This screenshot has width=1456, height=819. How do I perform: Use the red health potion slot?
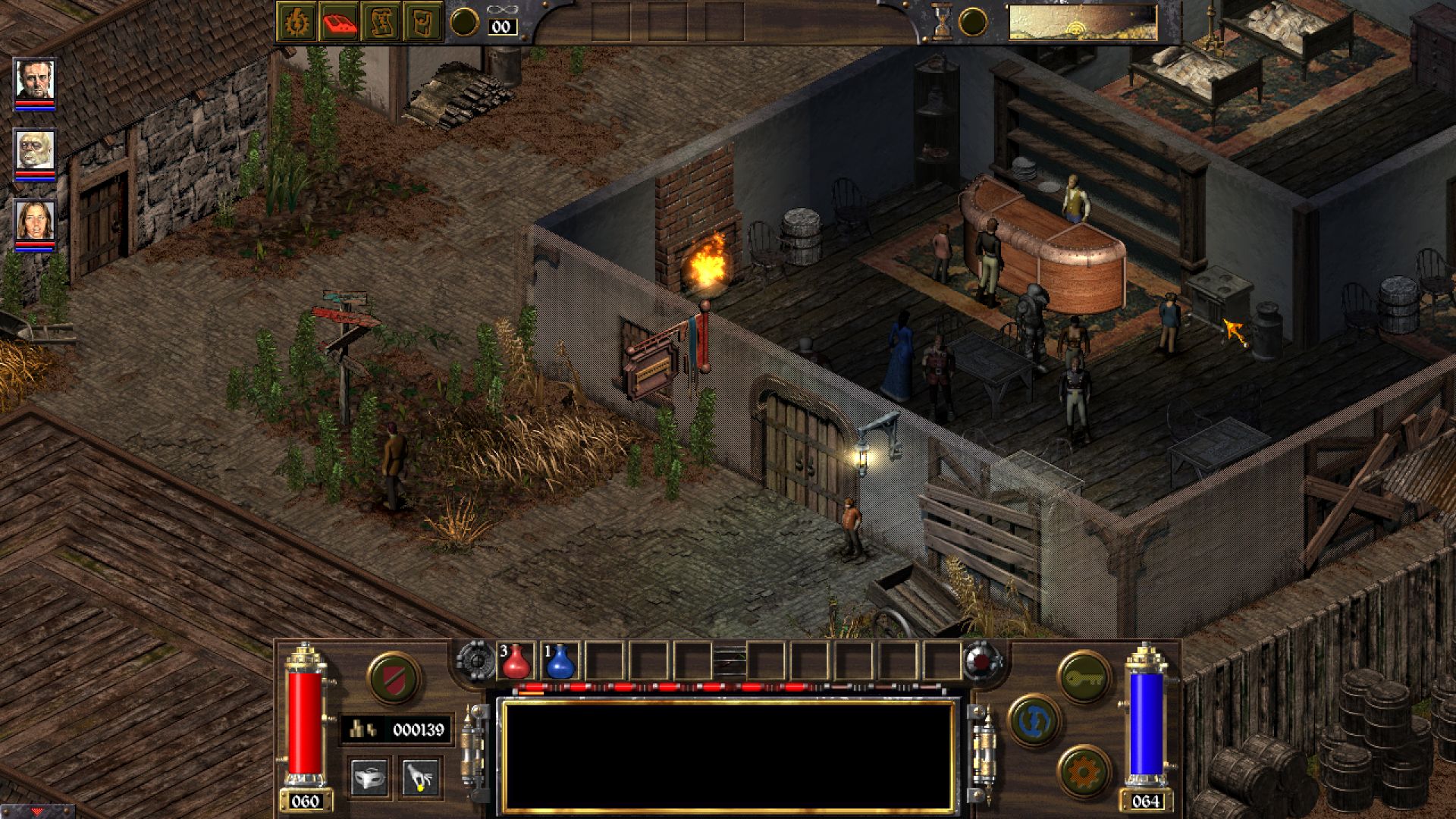pos(516,661)
